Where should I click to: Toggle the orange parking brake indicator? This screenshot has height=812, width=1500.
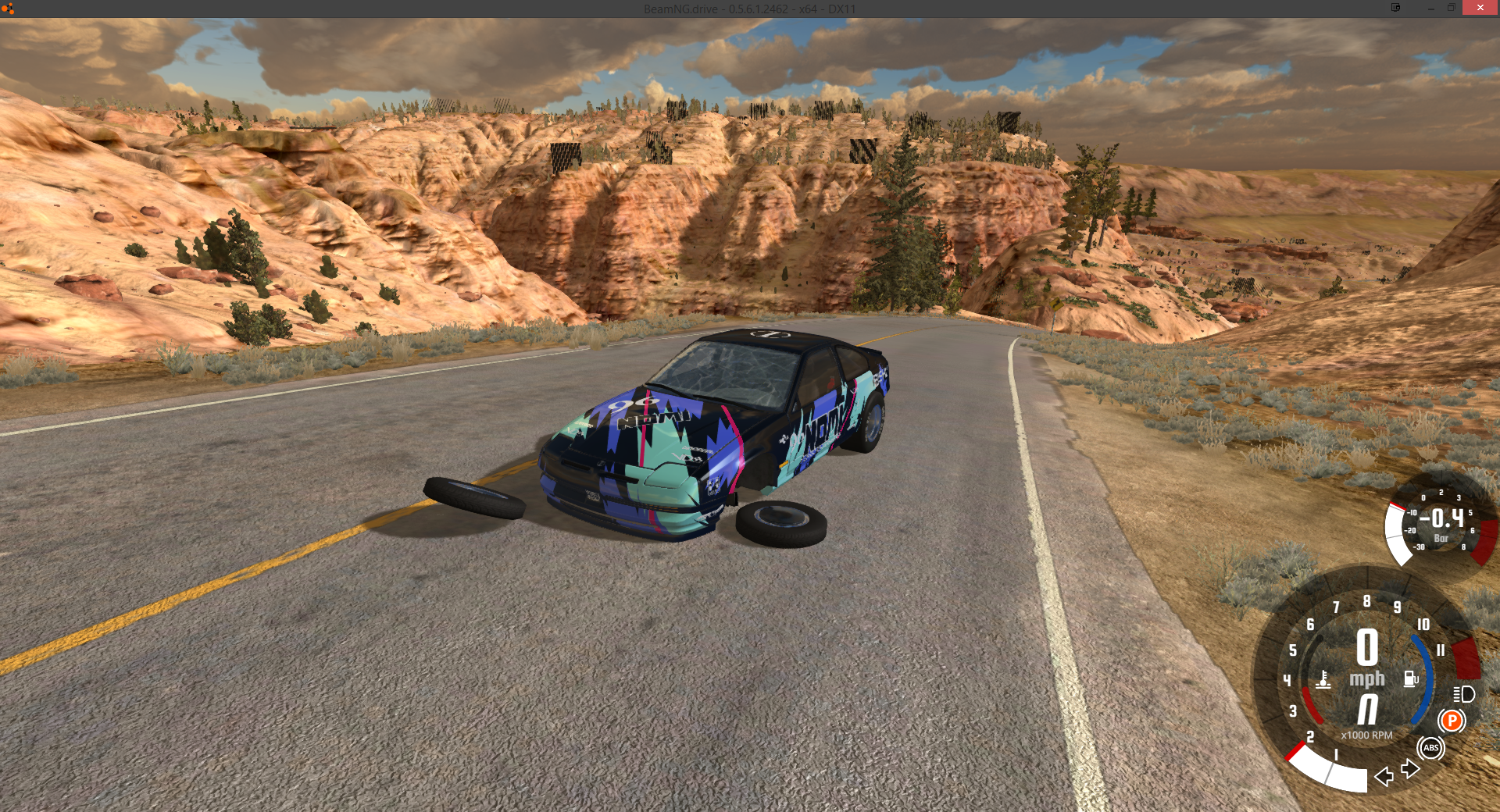pyautogui.click(x=1452, y=721)
